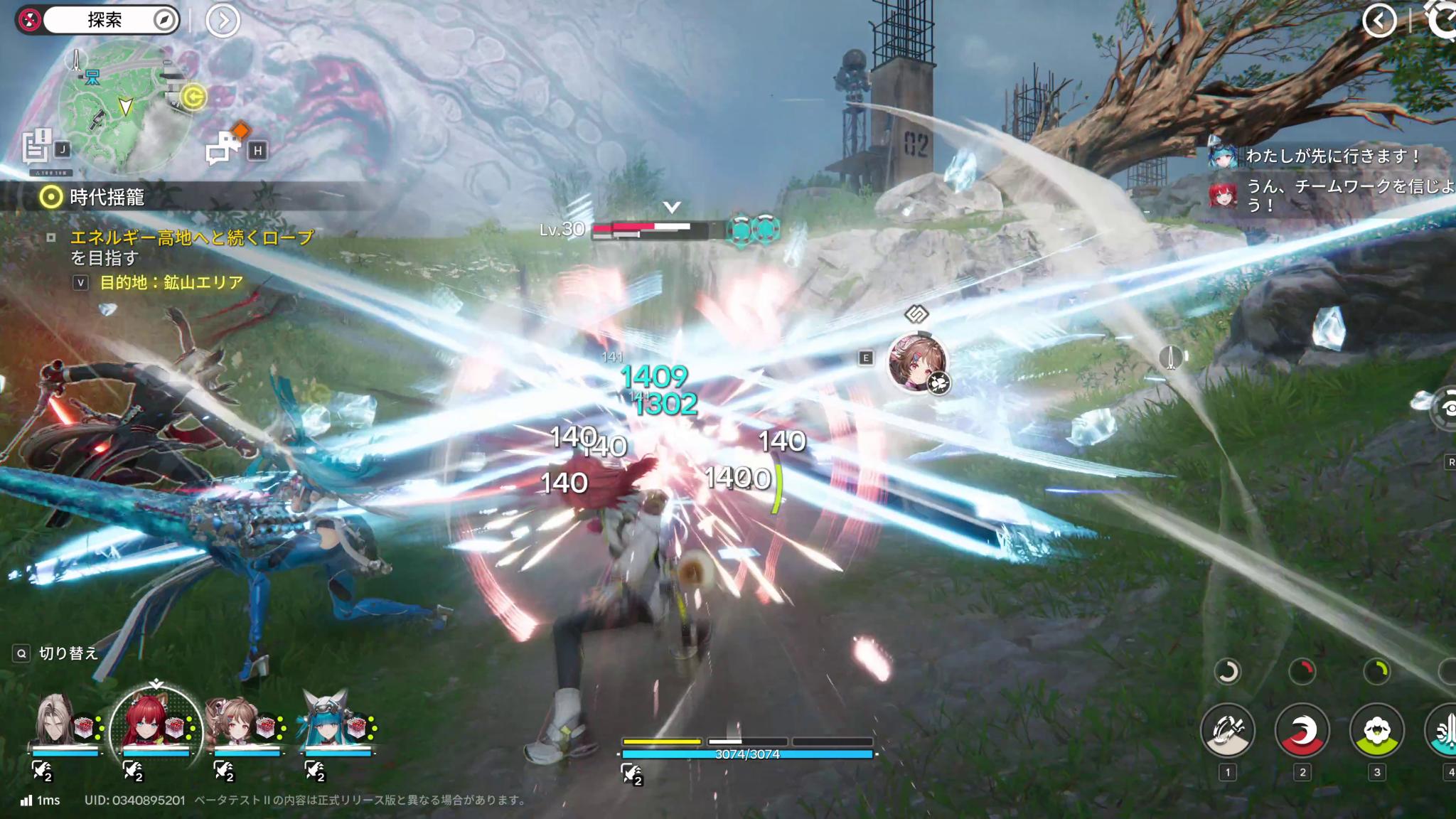This screenshot has height=819, width=1456.
Task: Tap the compass icon in the 探索 bar
Action: pos(166,19)
